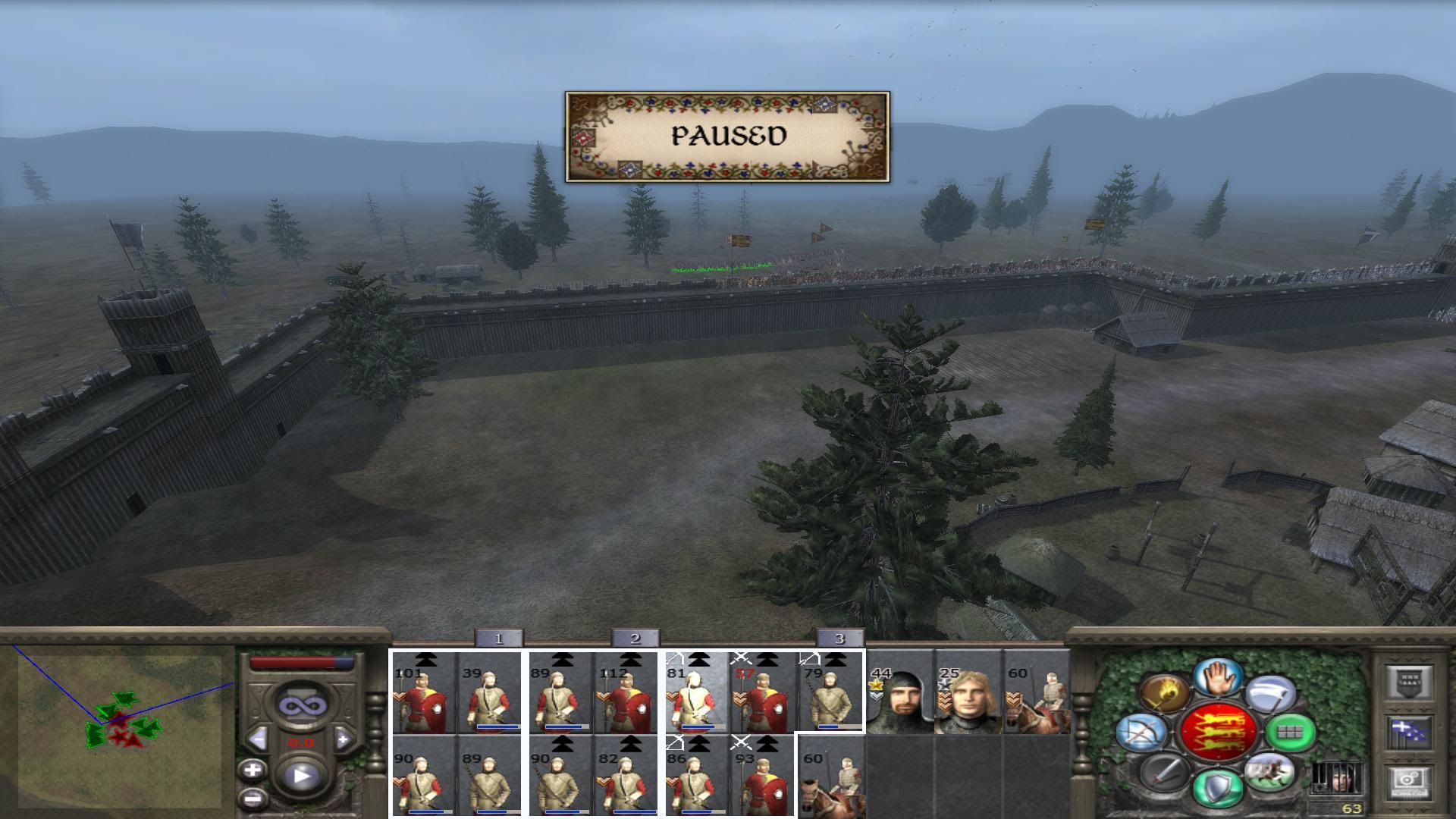Decrease game speed with minus arrow
1456x819 pixels.
click(259, 738)
